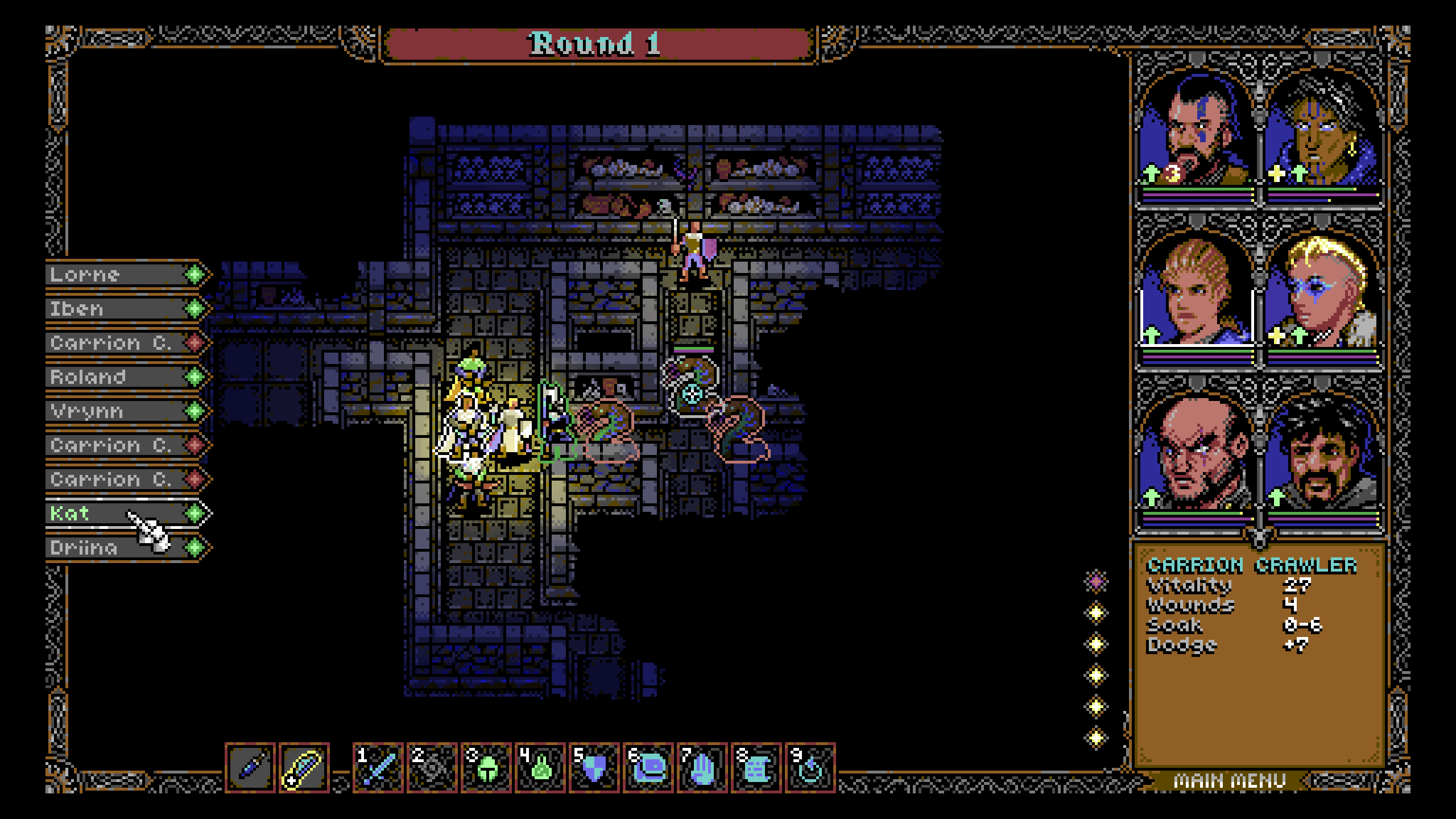
Task: Choose the mohawk bearded man's portrait
Action: pyautogui.click(x=1197, y=131)
